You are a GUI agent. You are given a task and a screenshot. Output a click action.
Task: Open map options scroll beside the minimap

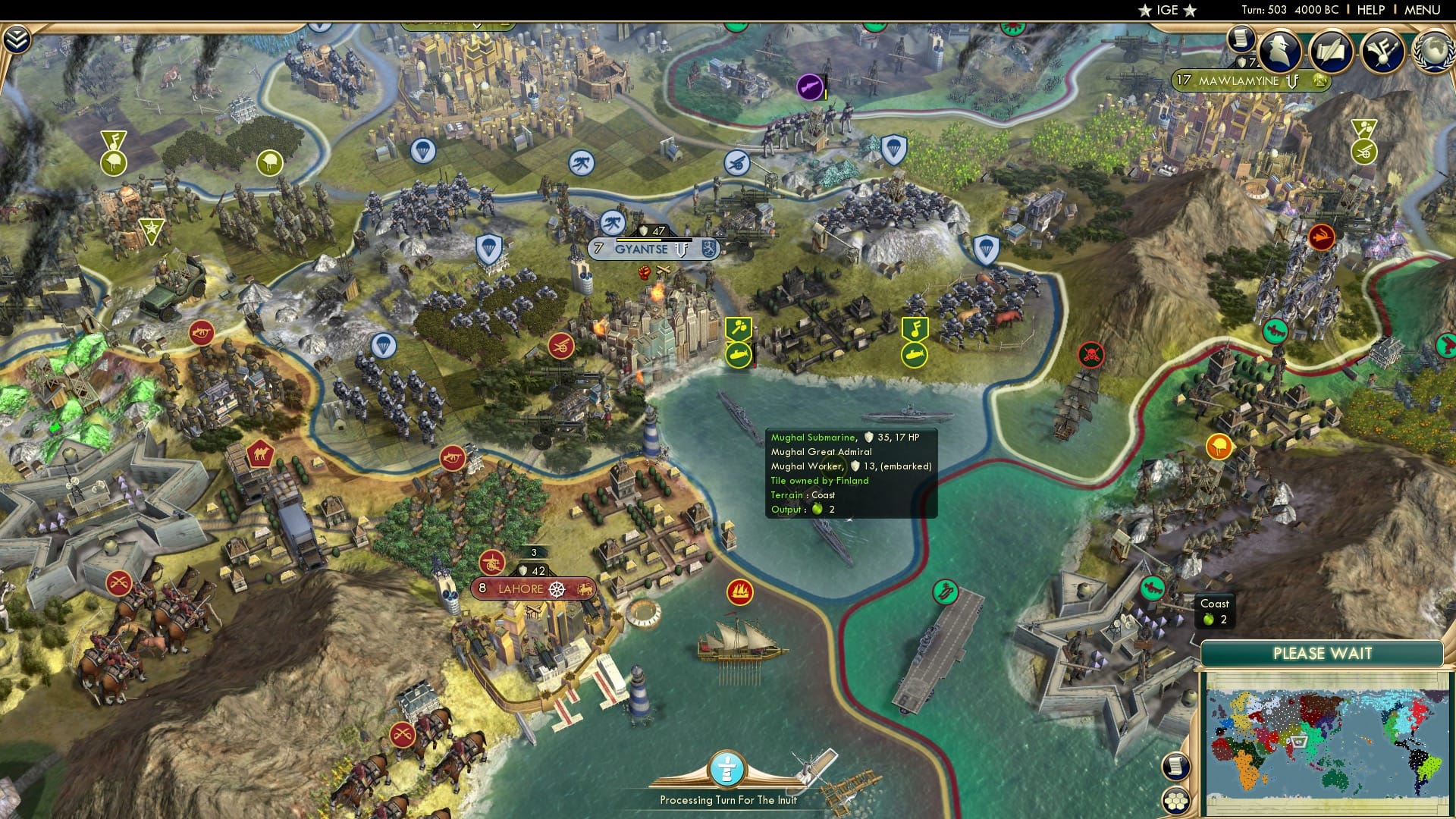[1175, 767]
